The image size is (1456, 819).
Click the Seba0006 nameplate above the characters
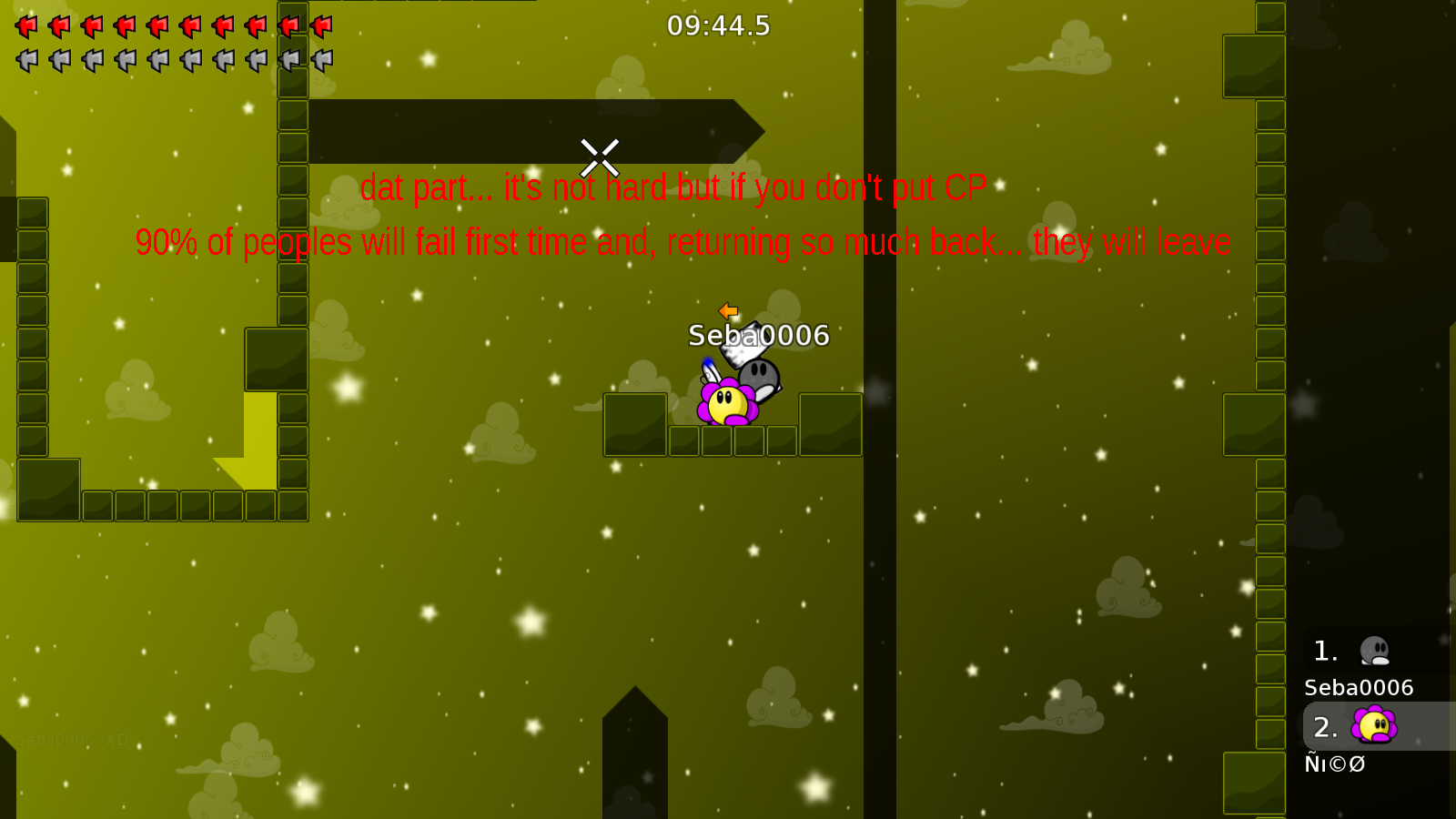pyautogui.click(x=757, y=334)
